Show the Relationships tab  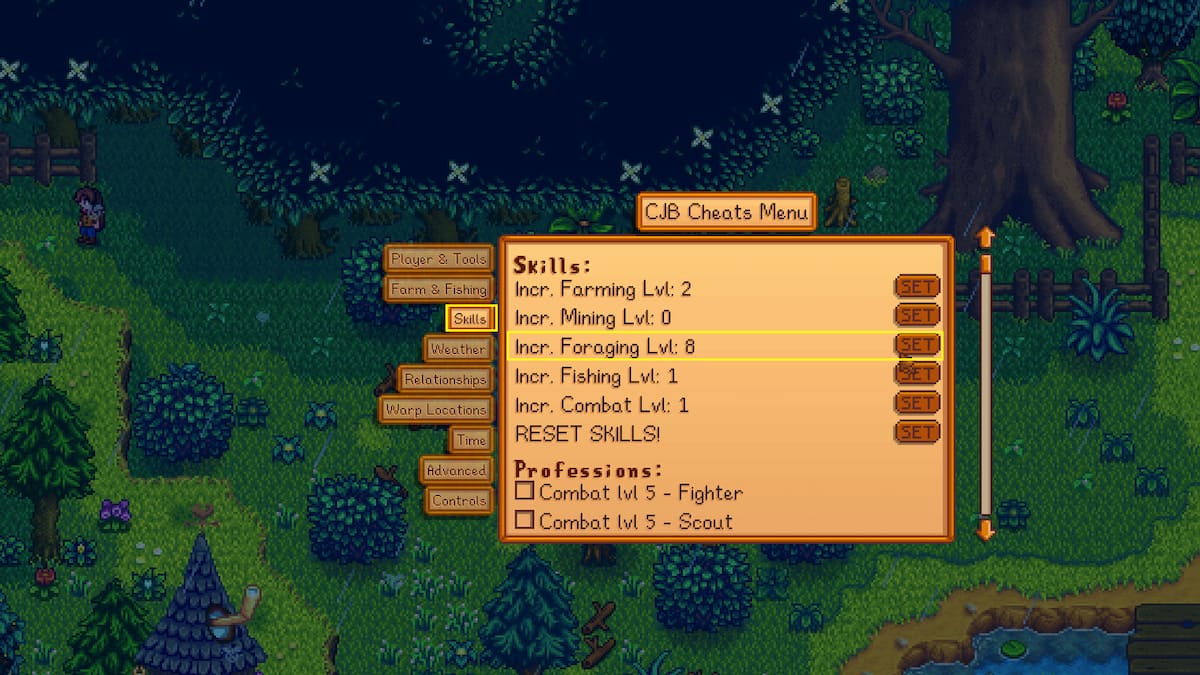point(445,379)
